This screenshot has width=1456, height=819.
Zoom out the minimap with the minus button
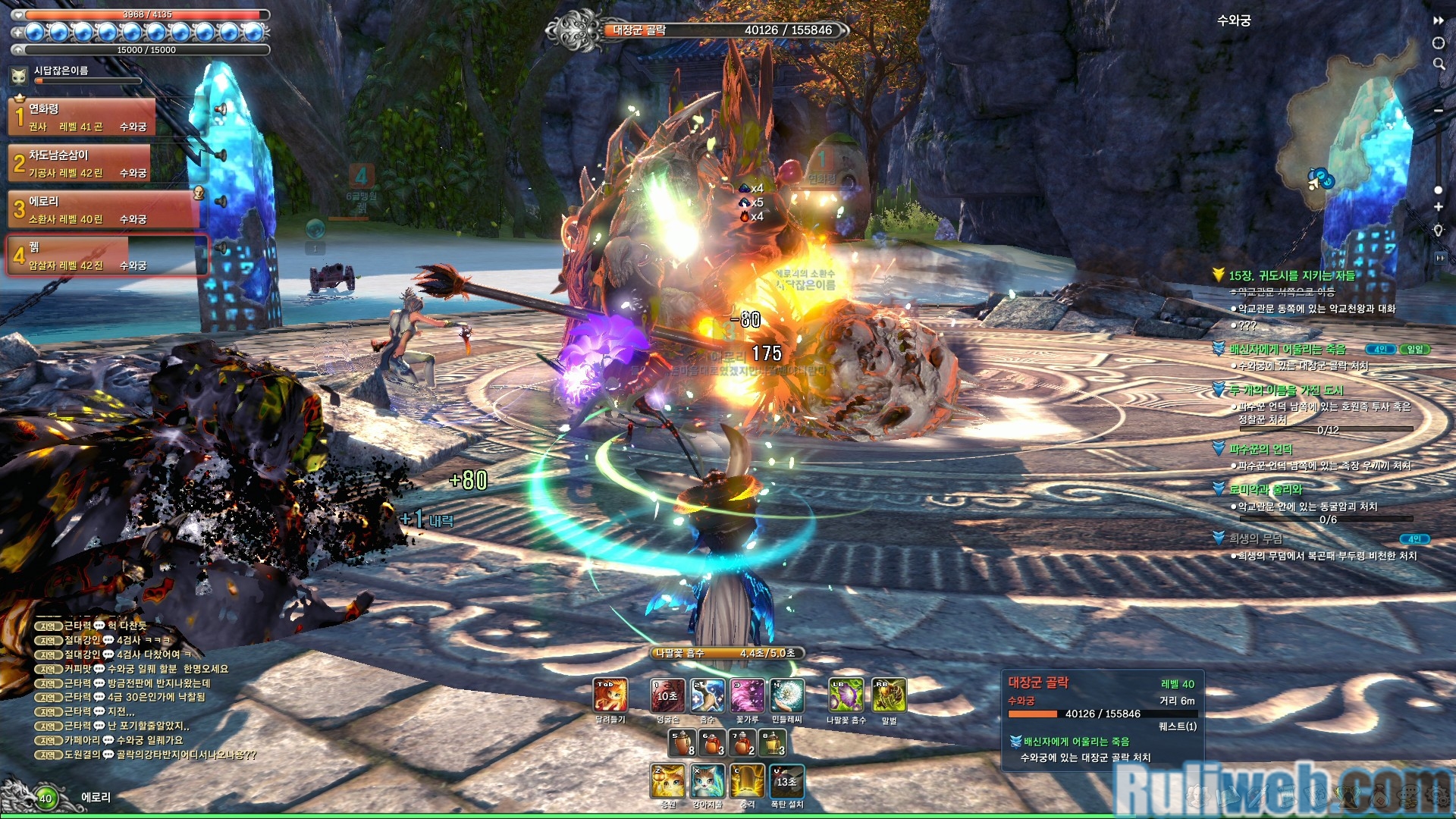click(x=1439, y=111)
